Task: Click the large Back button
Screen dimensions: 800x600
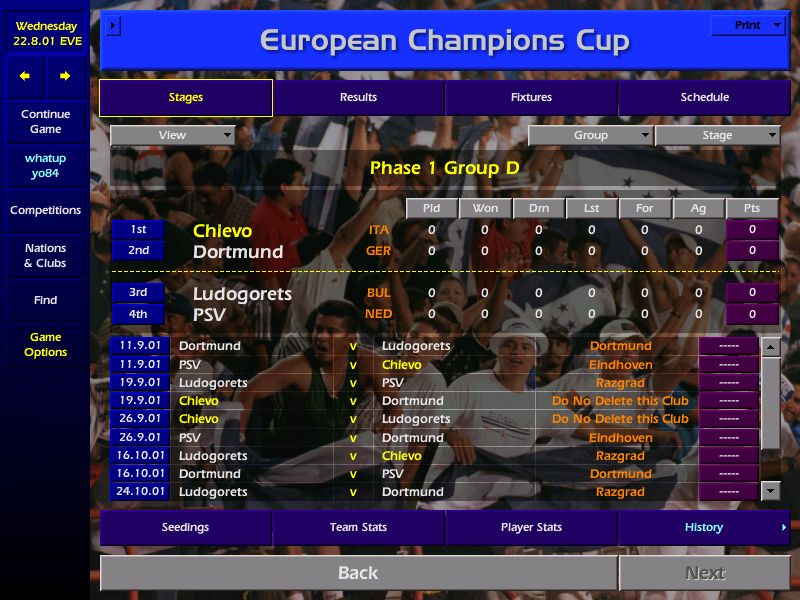Action: coord(358,573)
